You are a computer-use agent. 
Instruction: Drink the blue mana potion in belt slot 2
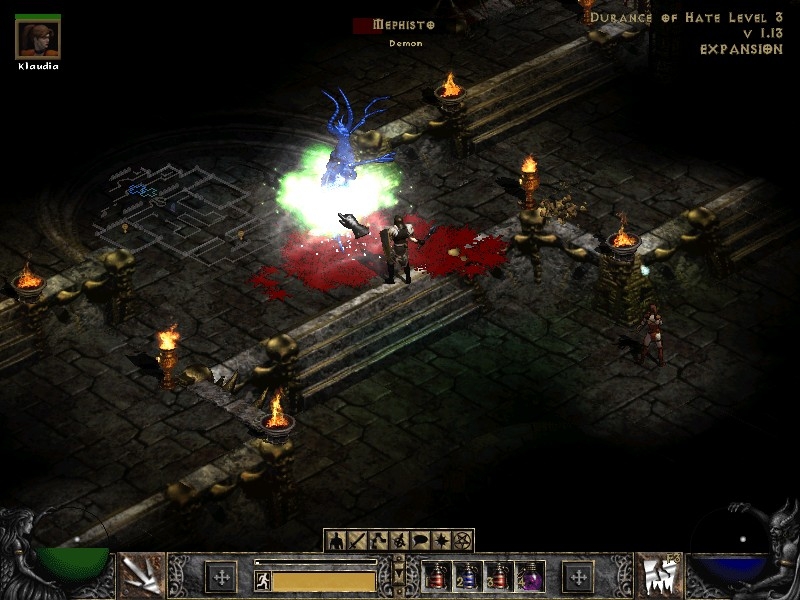(466, 576)
